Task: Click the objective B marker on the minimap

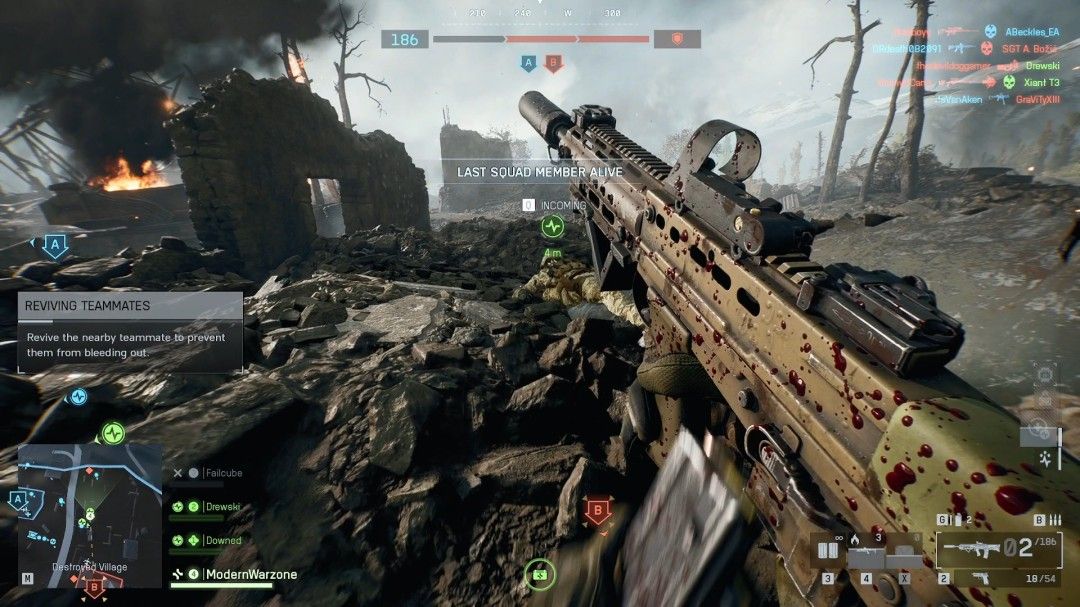Action: coord(92,586)
